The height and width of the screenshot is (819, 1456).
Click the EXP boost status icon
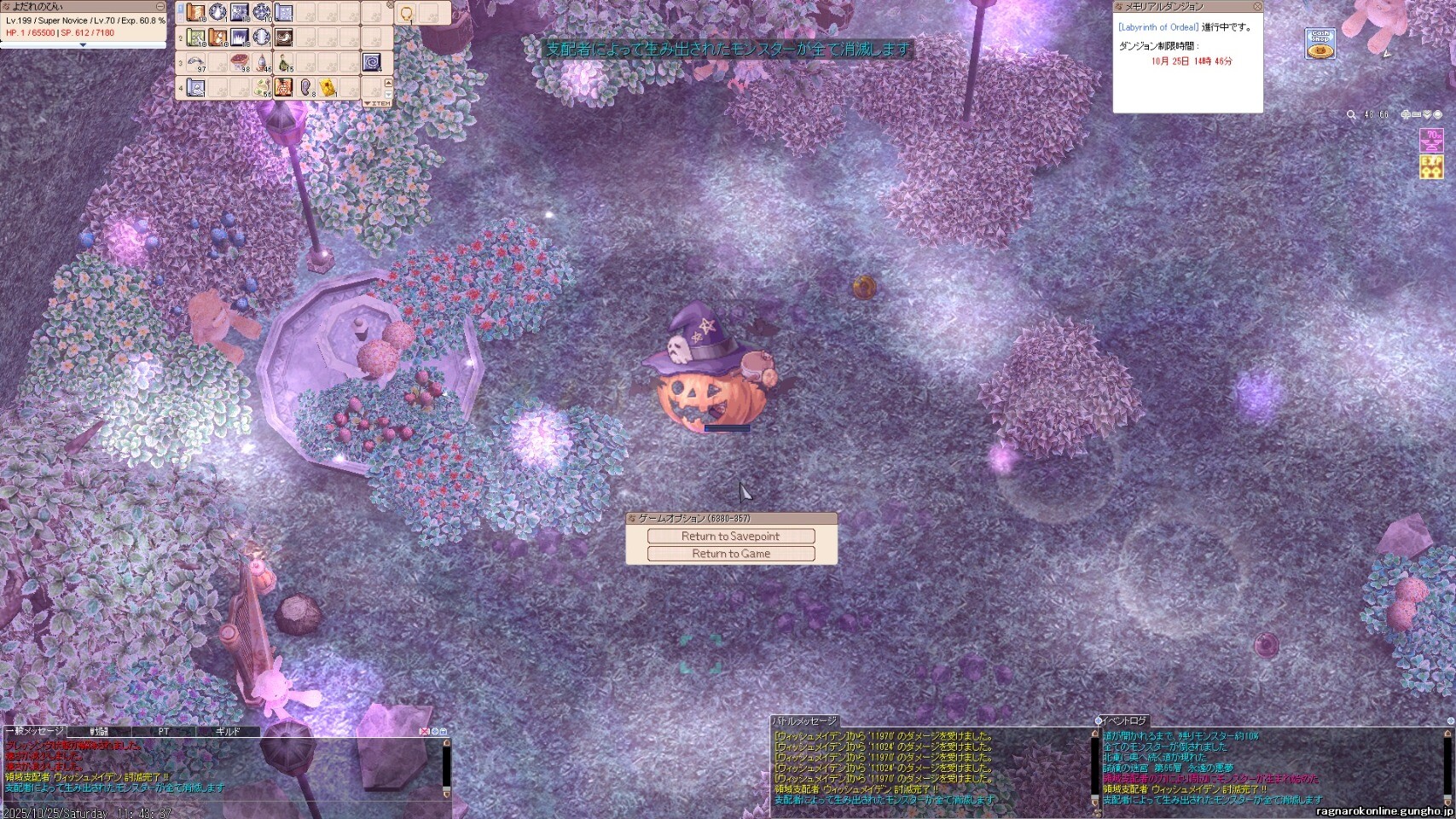pyautogui.click(x=1430, y=166)
